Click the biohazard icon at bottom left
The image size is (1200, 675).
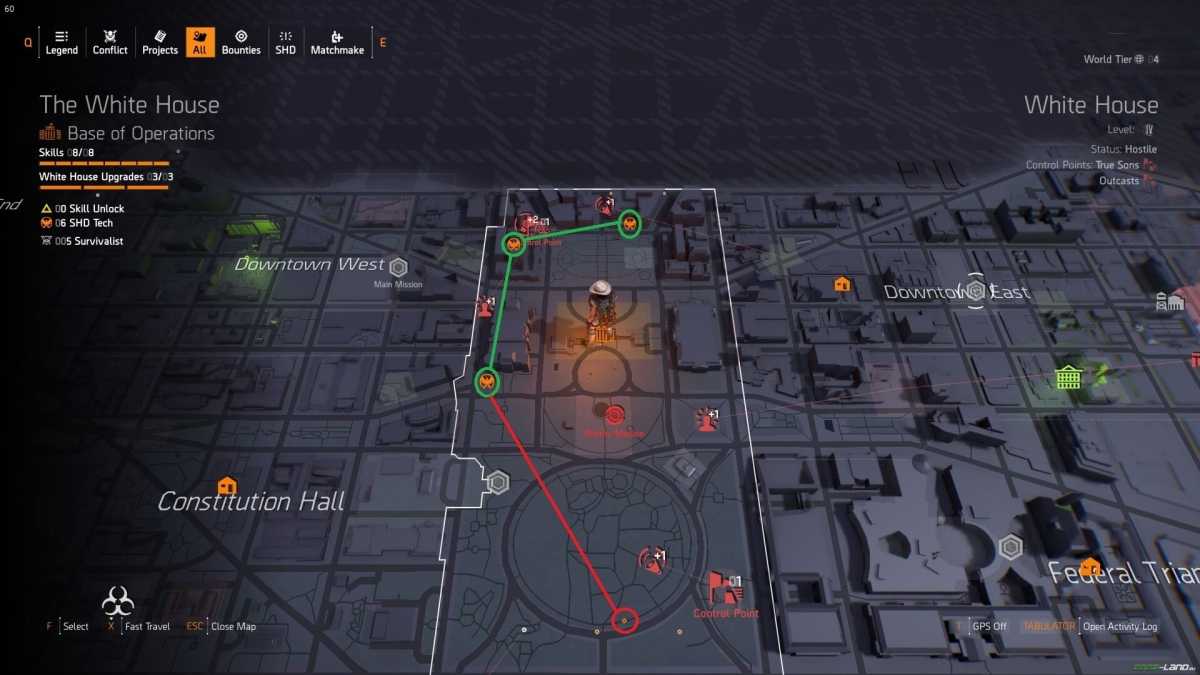point(118,602)
